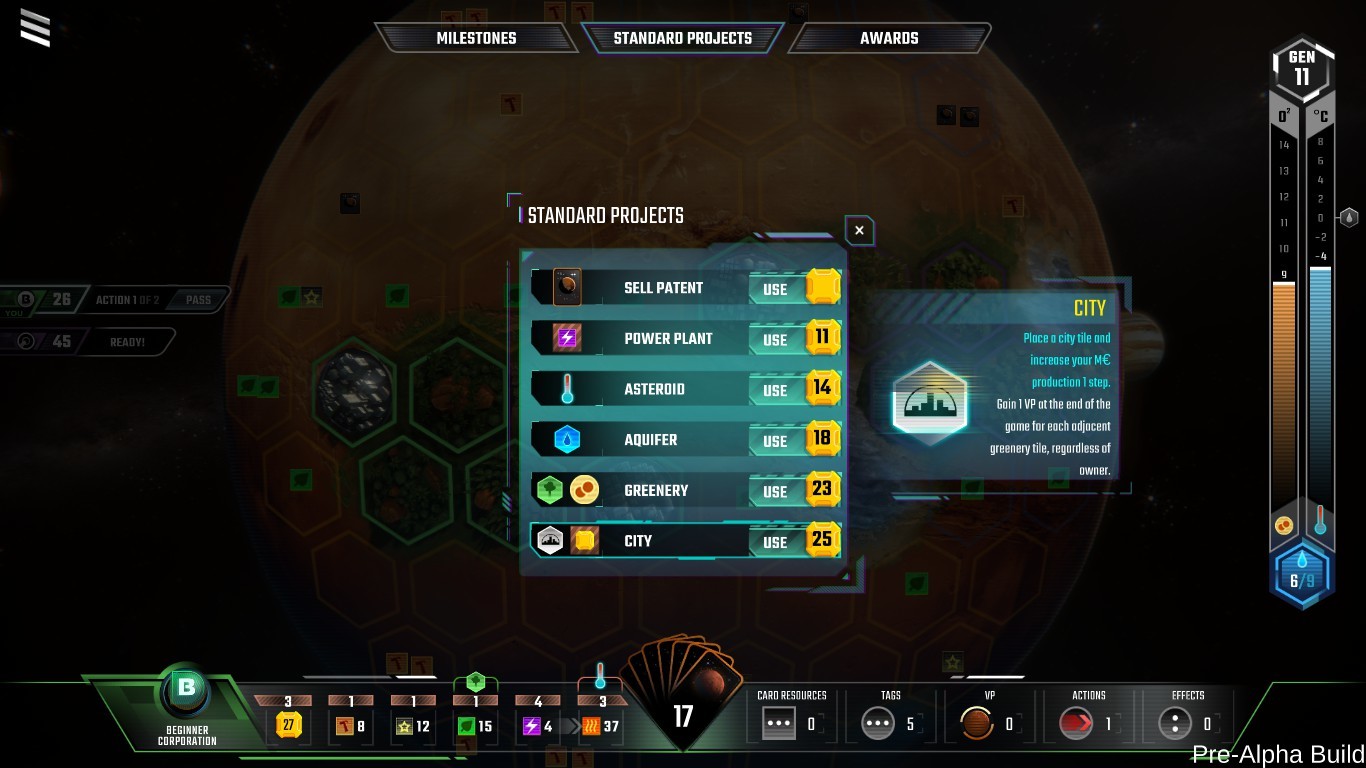
Task: Click the ocean 6/9 indicator
Action: [x=1302, y=572]
